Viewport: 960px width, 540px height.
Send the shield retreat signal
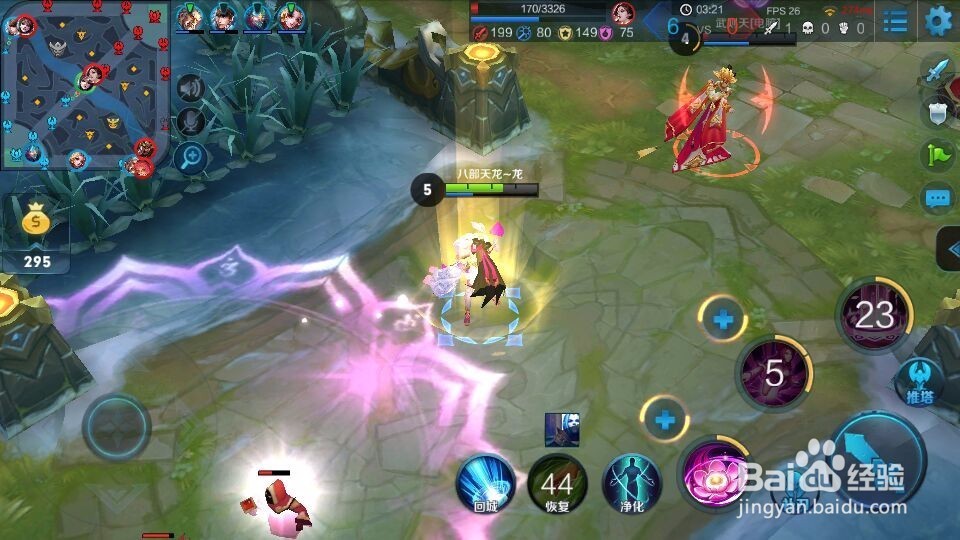[937, 113]
